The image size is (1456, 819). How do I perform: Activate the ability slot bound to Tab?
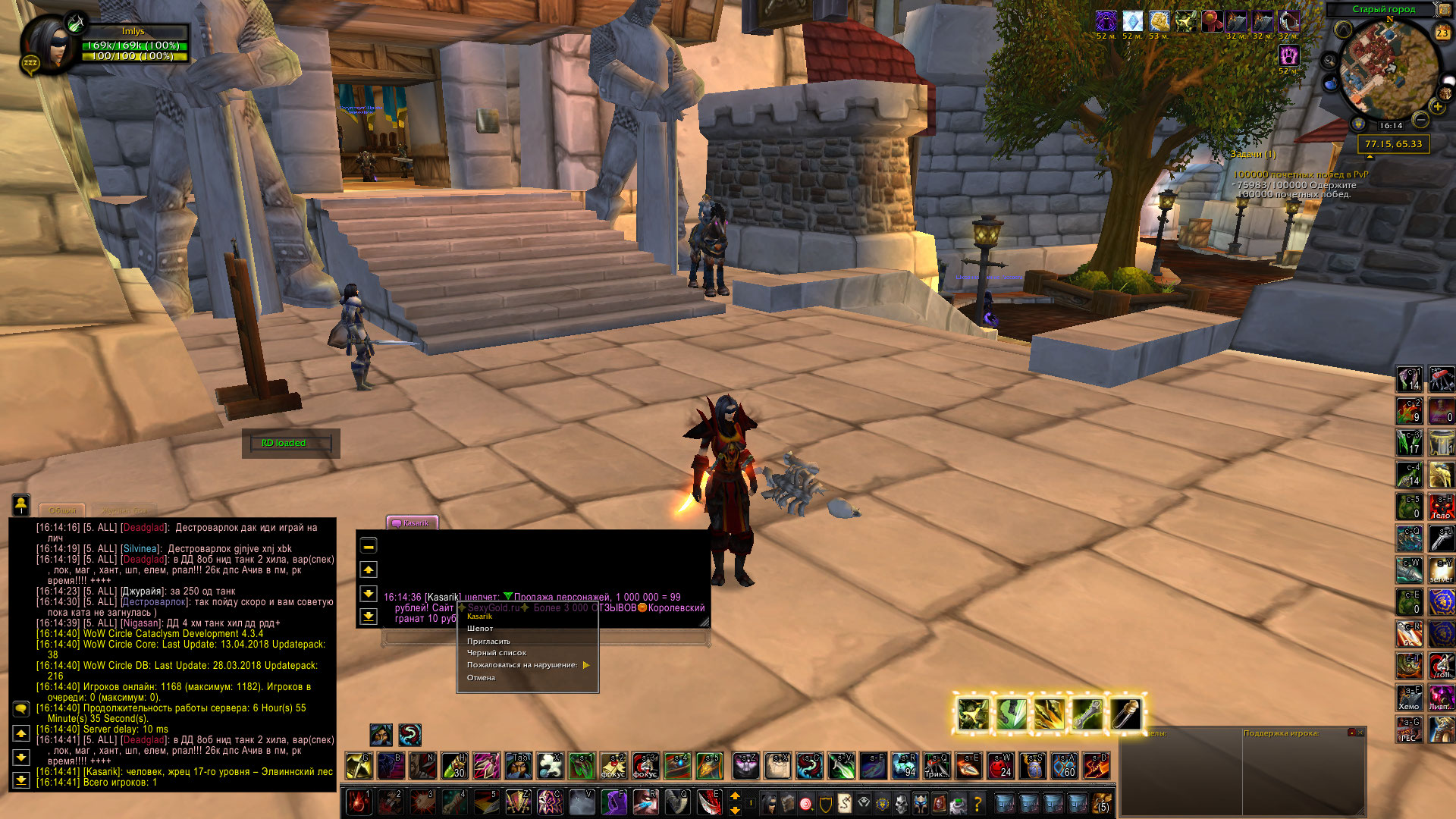click(x=519, y=766)
